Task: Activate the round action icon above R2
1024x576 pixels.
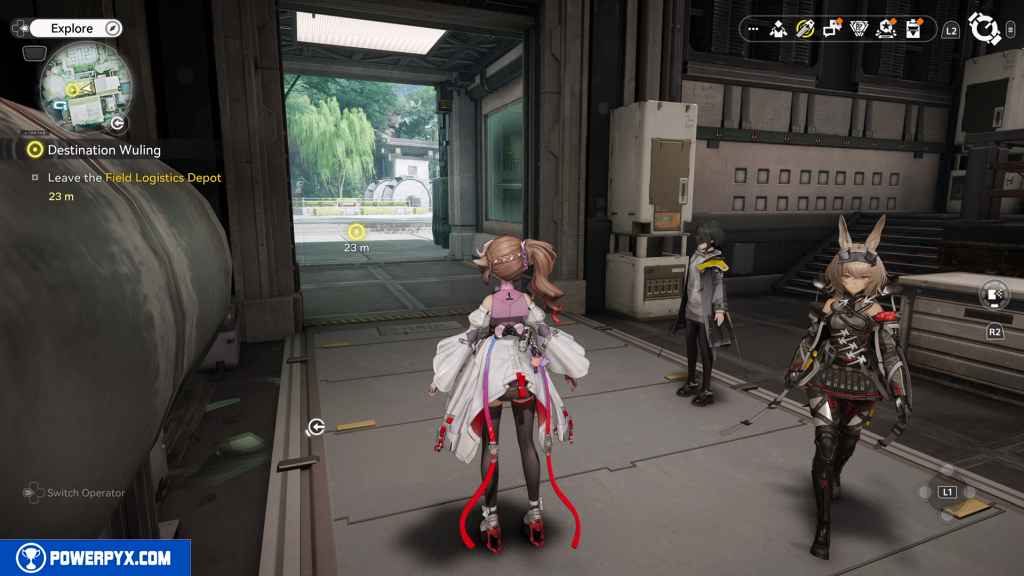Action: [995, 295]
